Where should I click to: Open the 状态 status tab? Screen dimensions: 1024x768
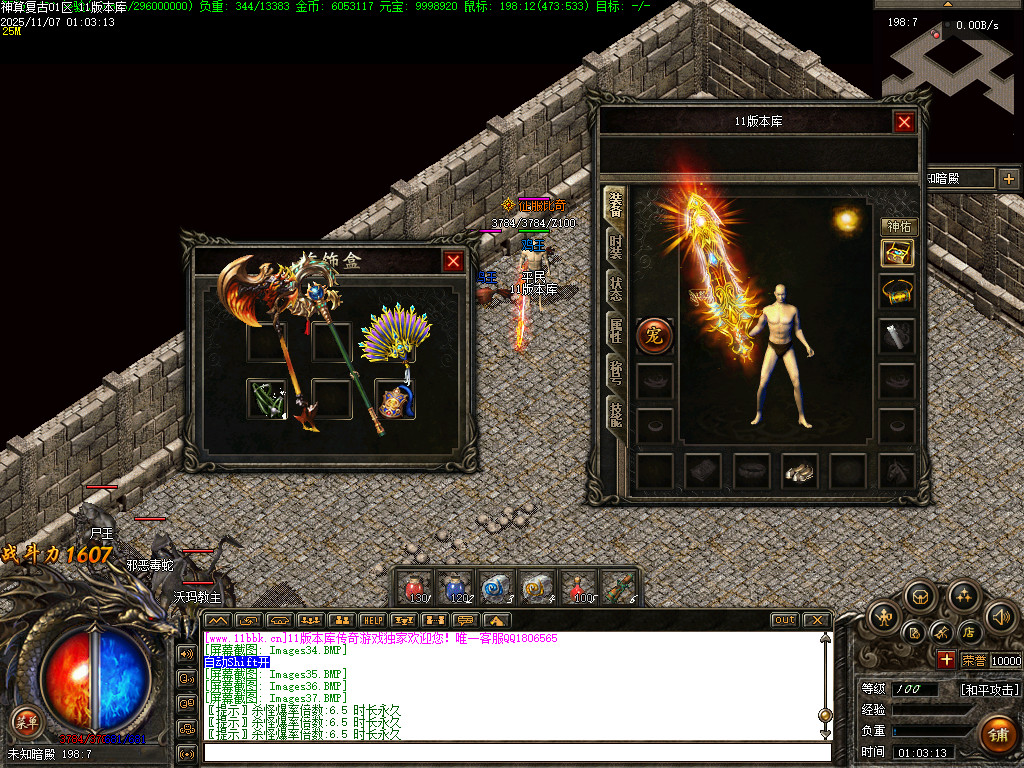click(x=615, y=290)
